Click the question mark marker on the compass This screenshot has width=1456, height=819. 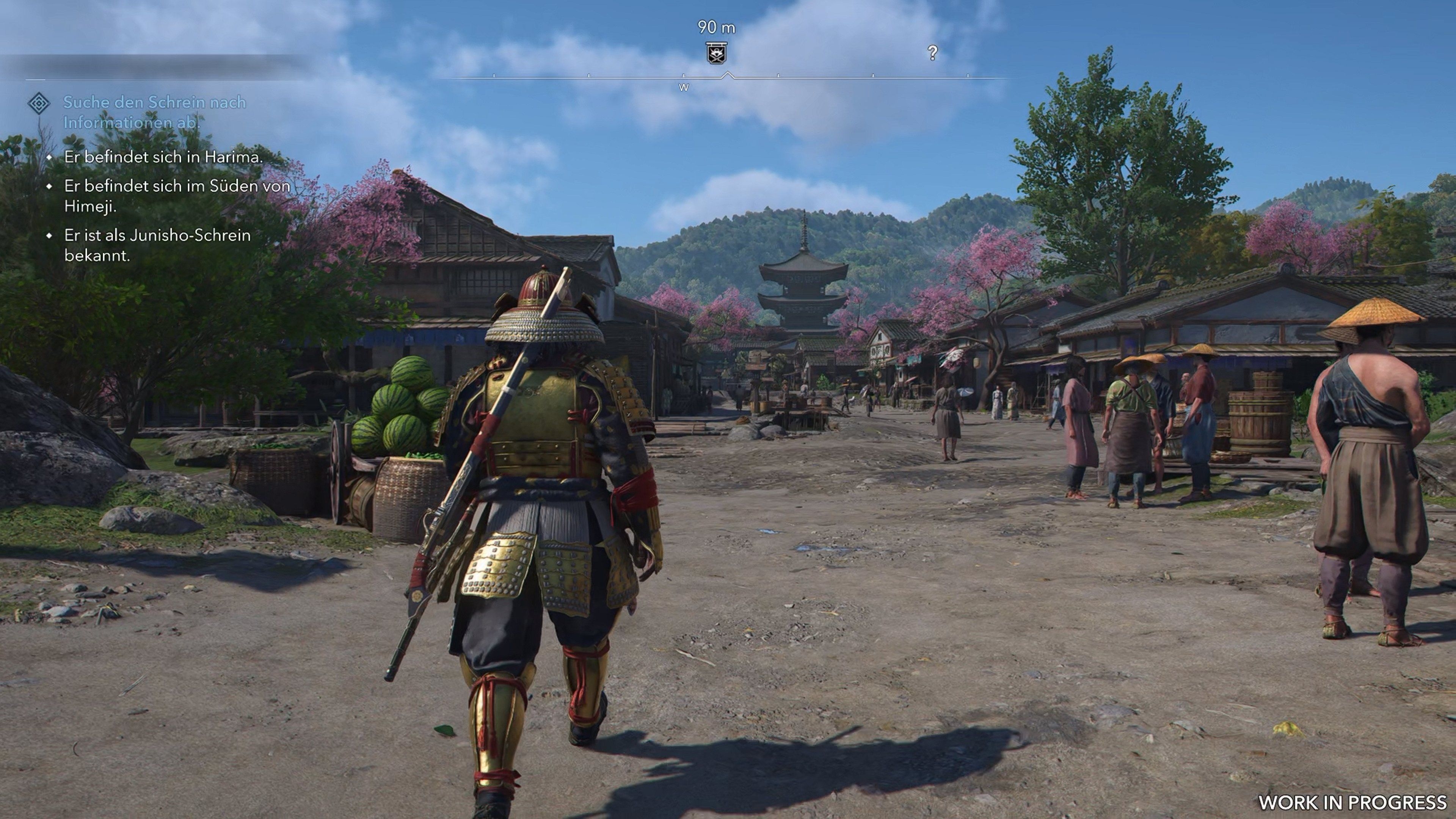(x=933, y=53)
